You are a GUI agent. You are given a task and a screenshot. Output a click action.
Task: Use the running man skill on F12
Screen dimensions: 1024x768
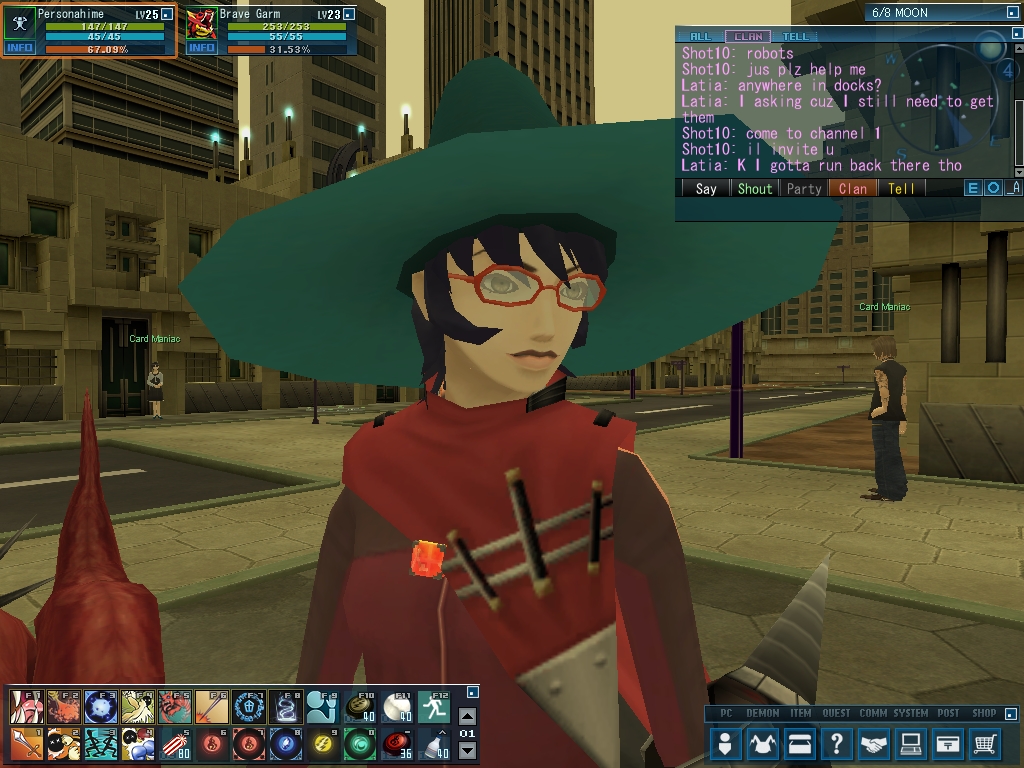click(x=433, y=707)
